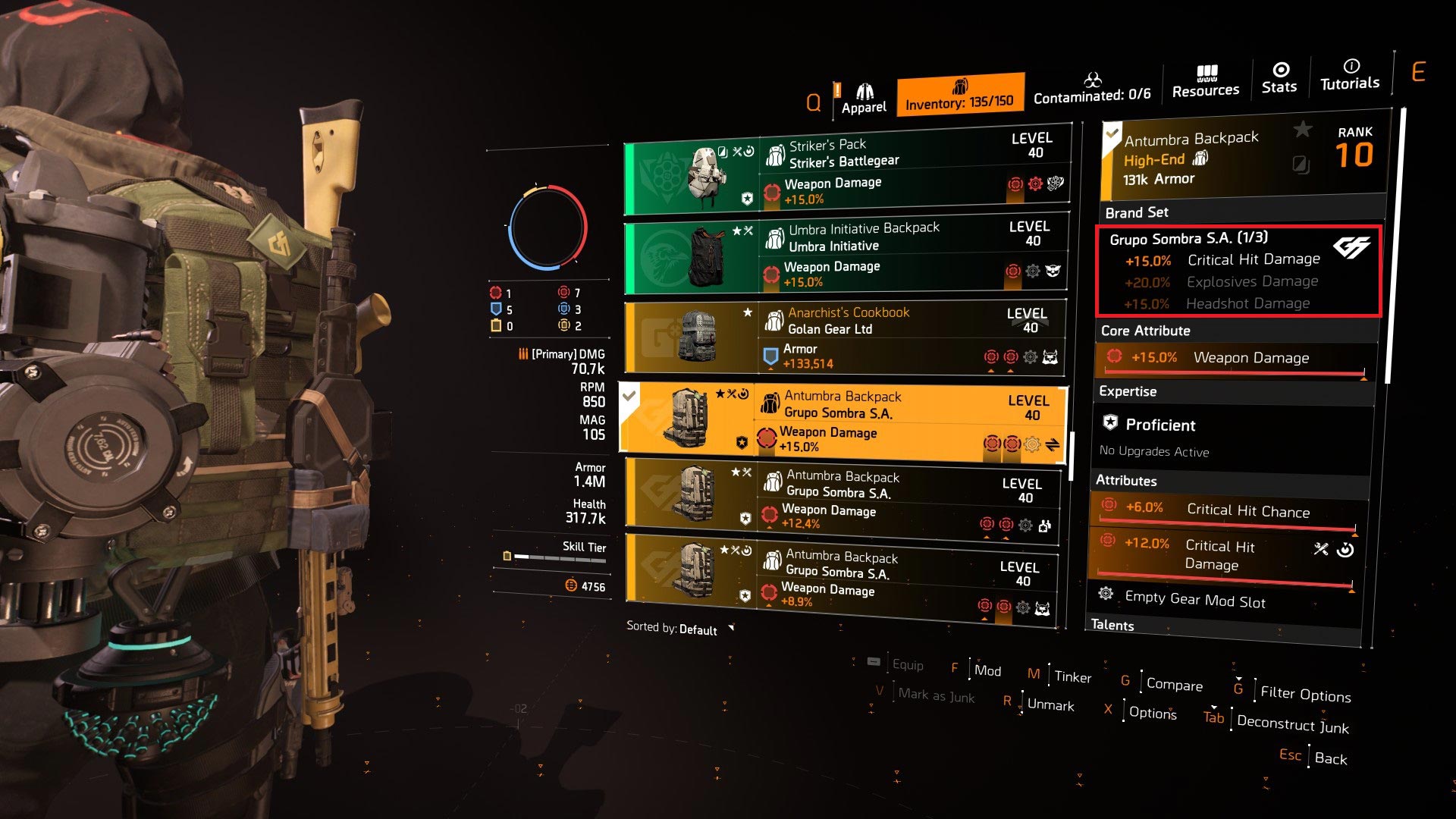Open Filter Options
1456x819 pixels.
click(x=1305, y=695)
